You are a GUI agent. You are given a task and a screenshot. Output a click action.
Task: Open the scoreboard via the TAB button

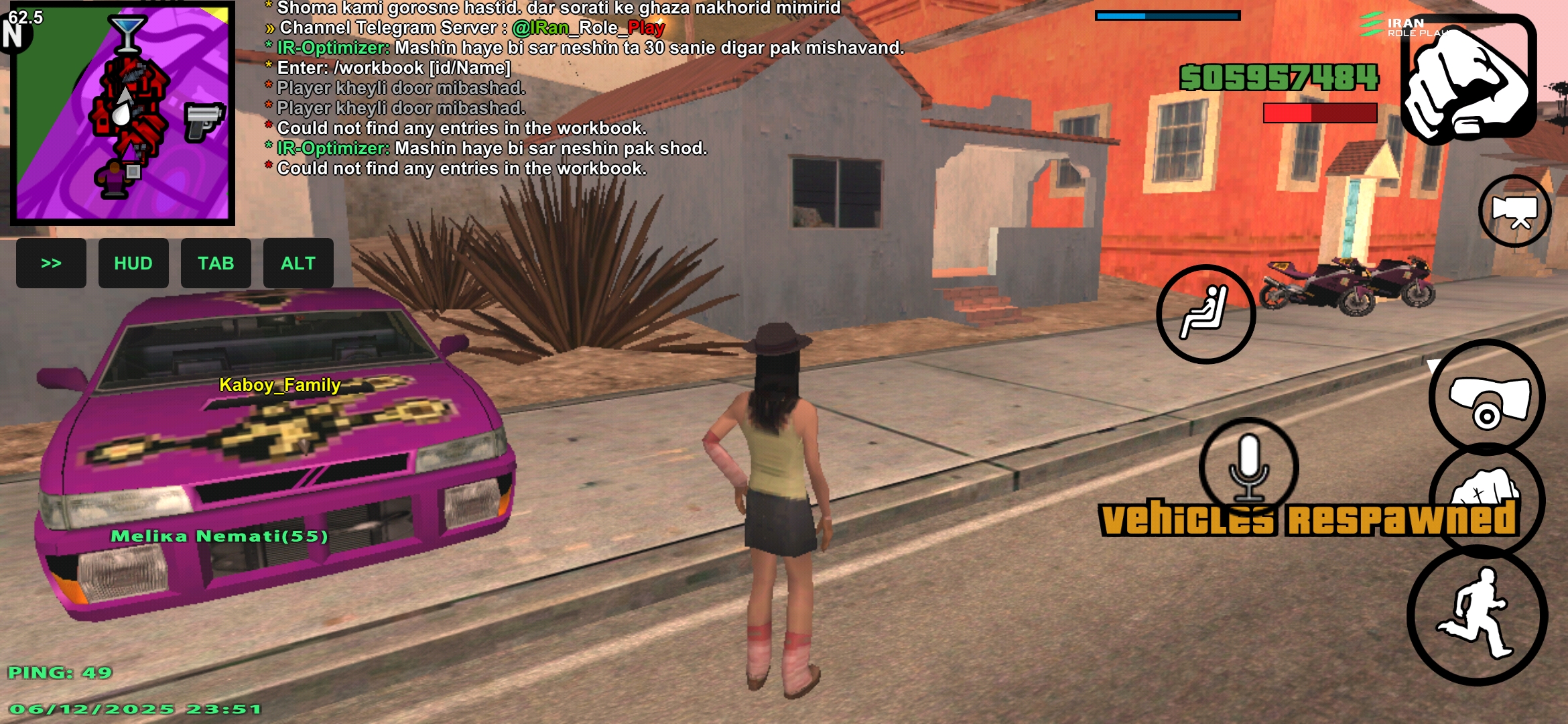(x=216, y=263)
